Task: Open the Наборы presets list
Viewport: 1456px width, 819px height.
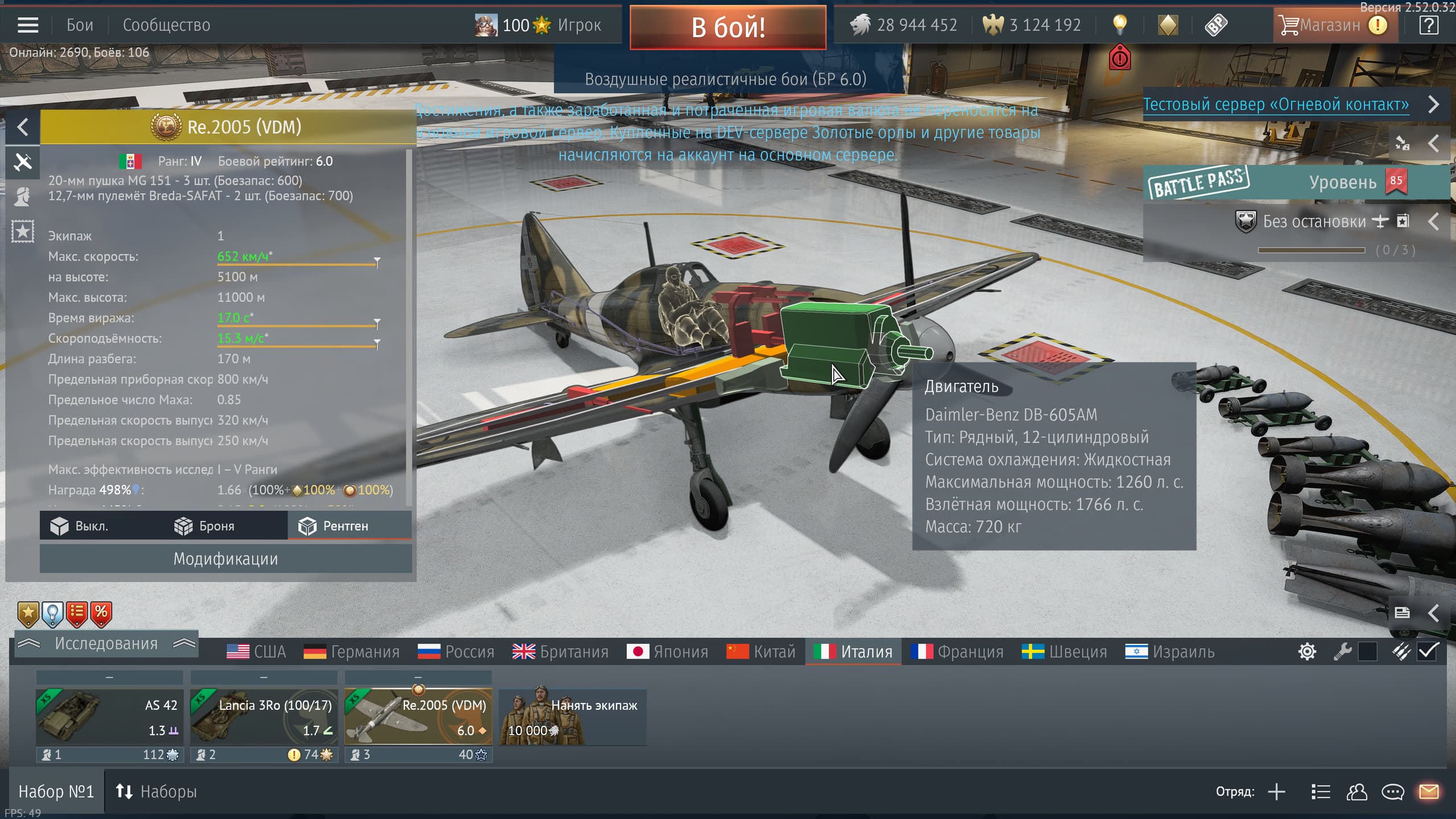Action: (156, 792)
